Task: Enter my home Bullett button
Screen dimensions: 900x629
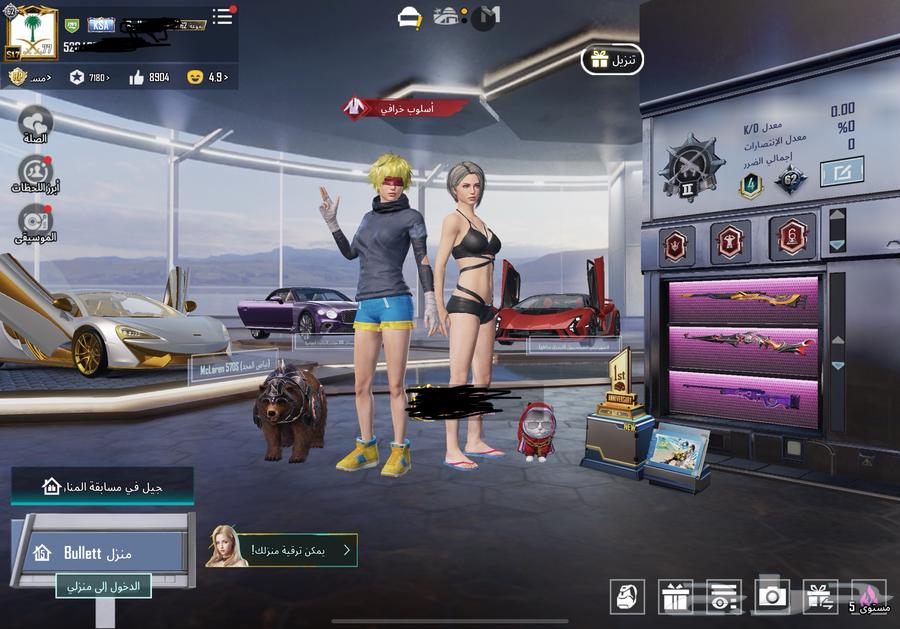Action: [x=102, y=553]
